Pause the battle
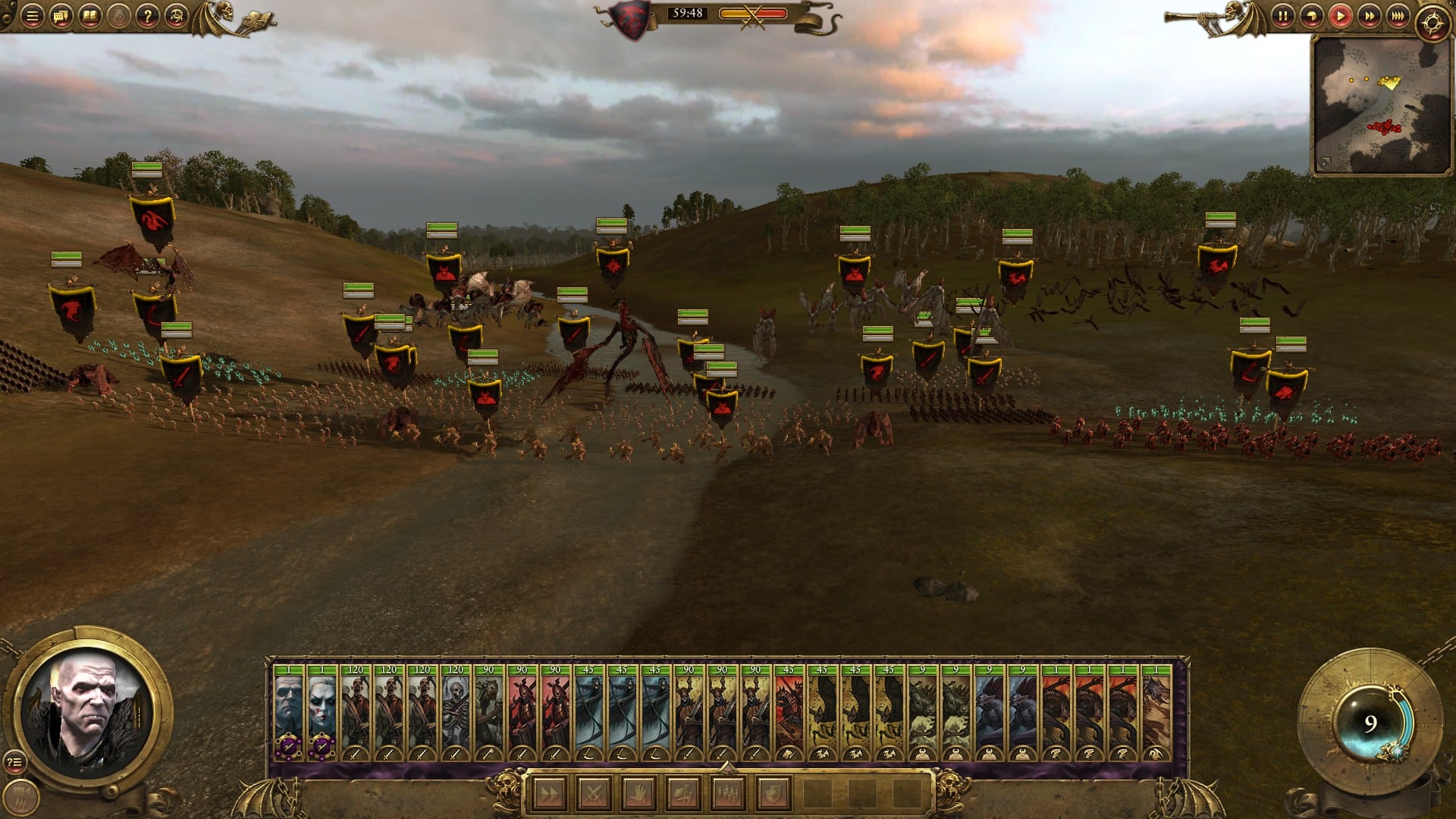1456x819 pixels. coord(1282,16)
